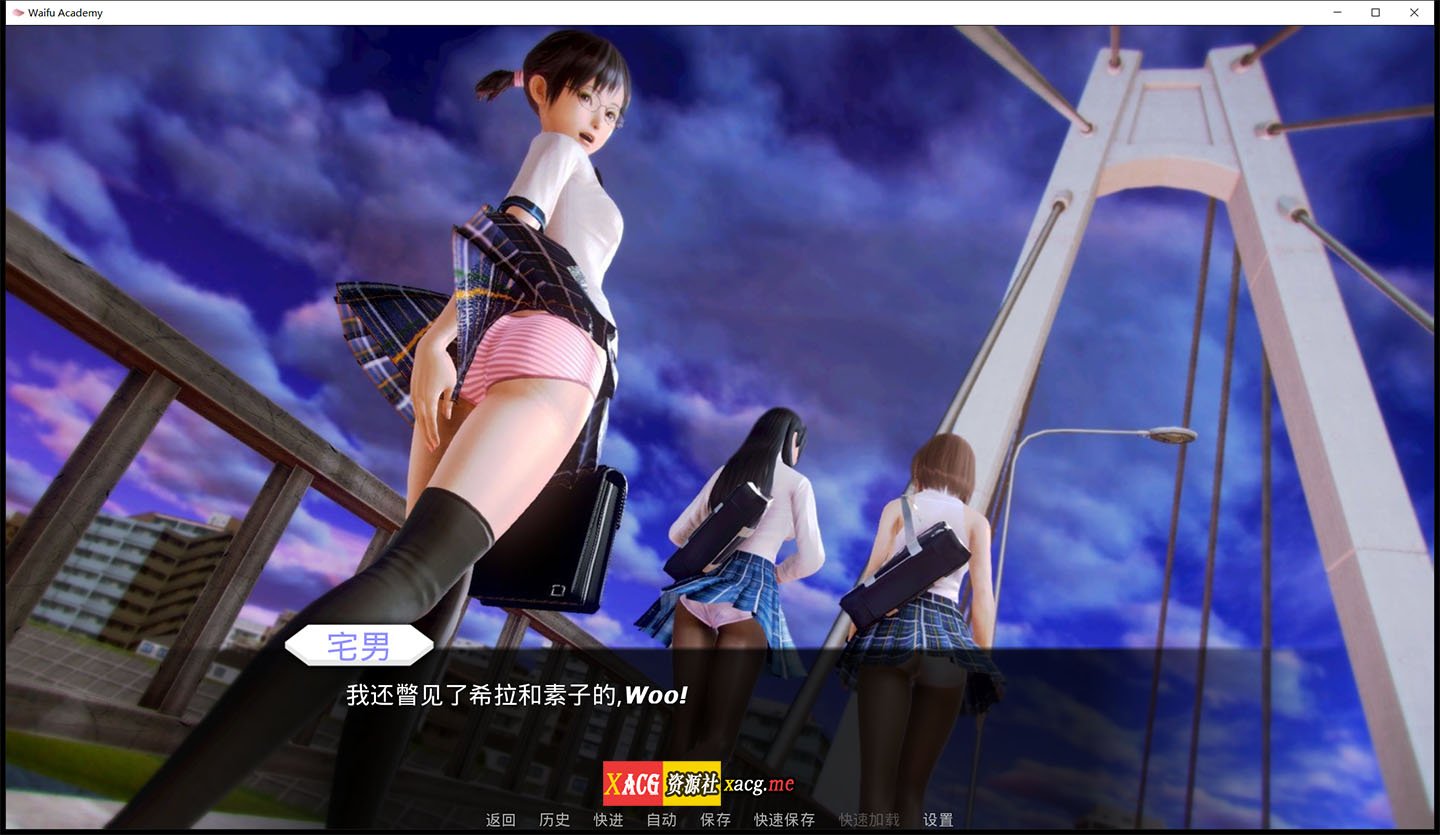Click 返回 to go back
This screenshot has height=835, width=1440.
point(499,819)
